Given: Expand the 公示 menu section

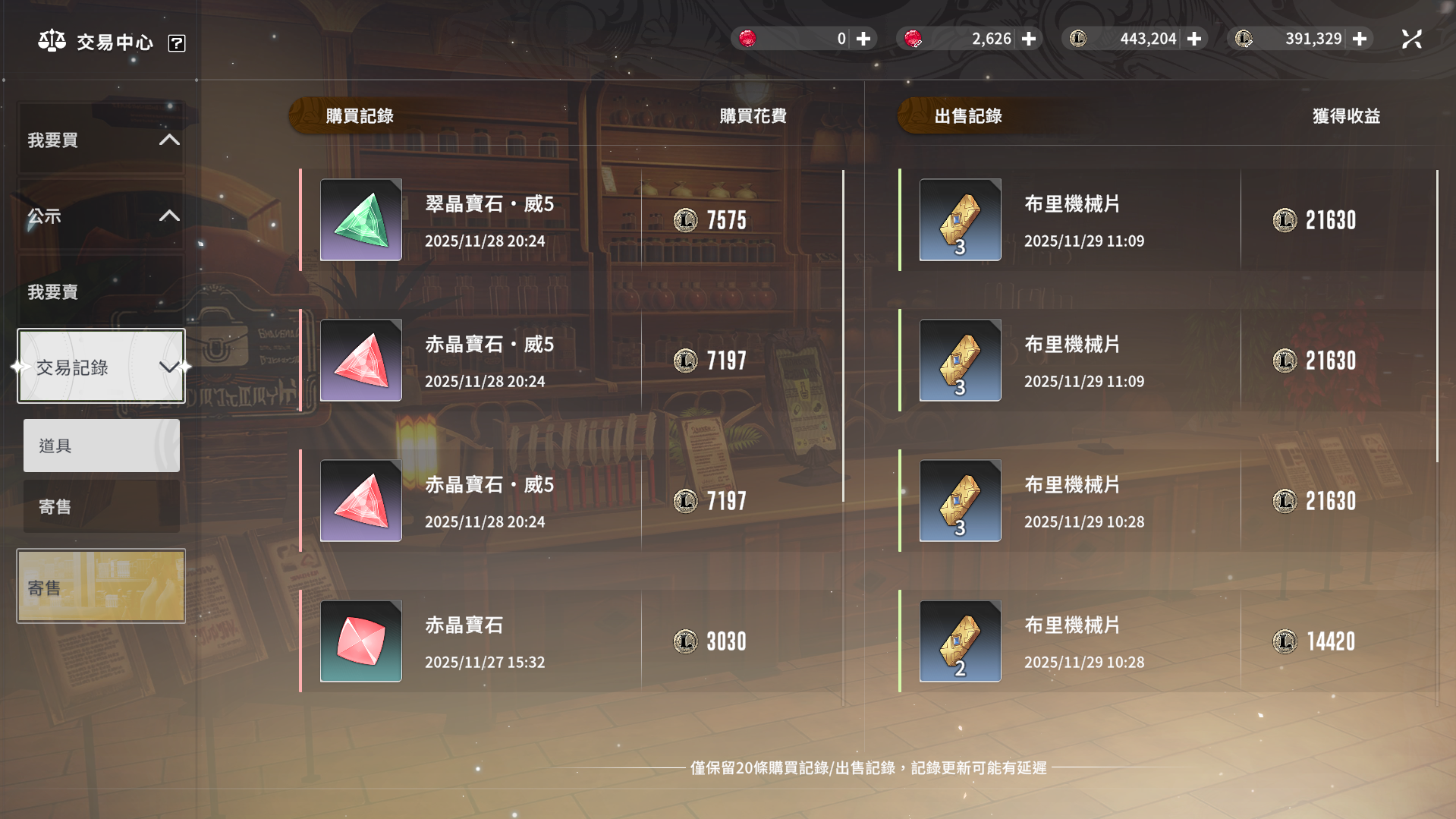Looking at the screenshot, I should click(x=101, y=216).
